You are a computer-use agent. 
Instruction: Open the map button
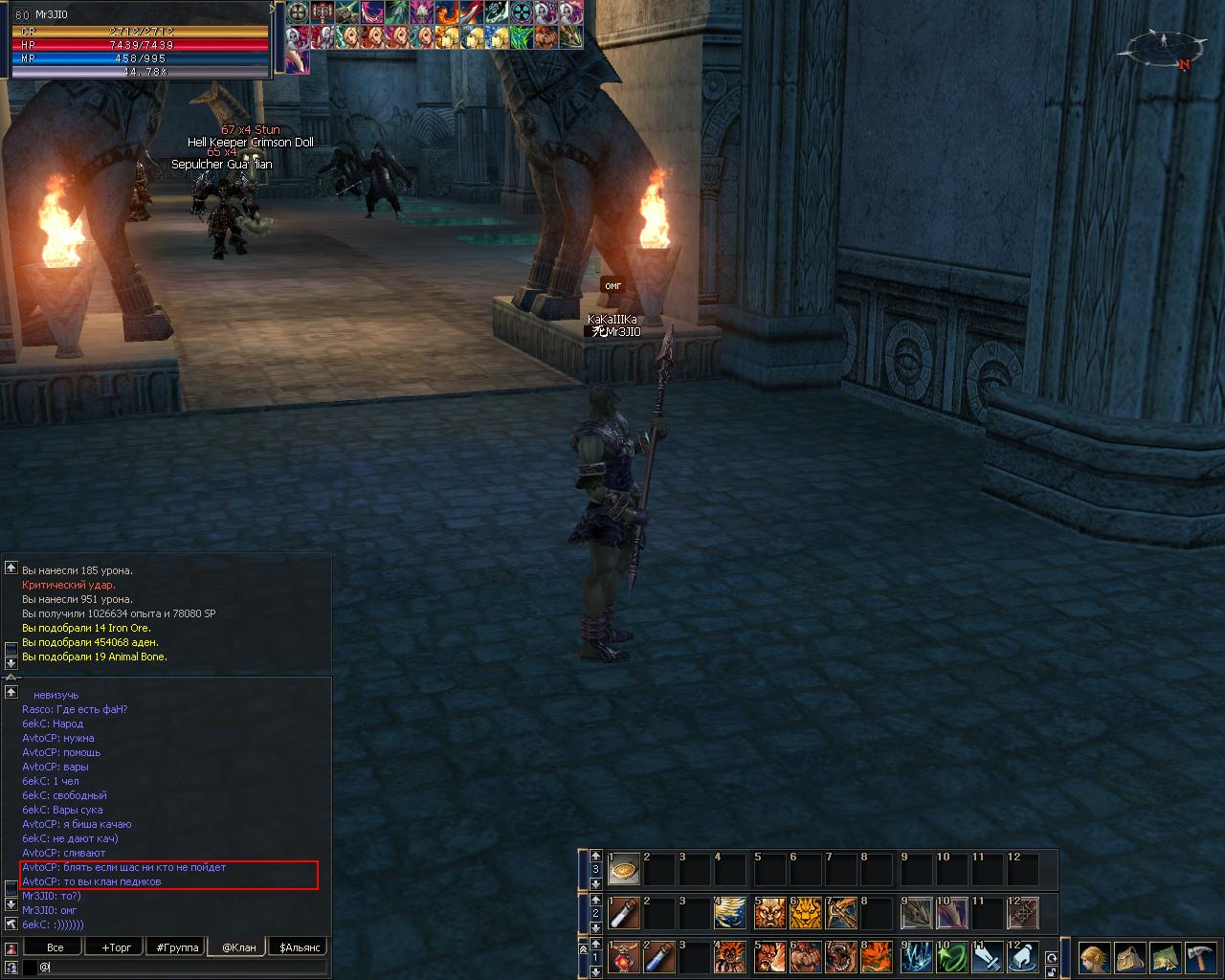(x=1165, y=958)
